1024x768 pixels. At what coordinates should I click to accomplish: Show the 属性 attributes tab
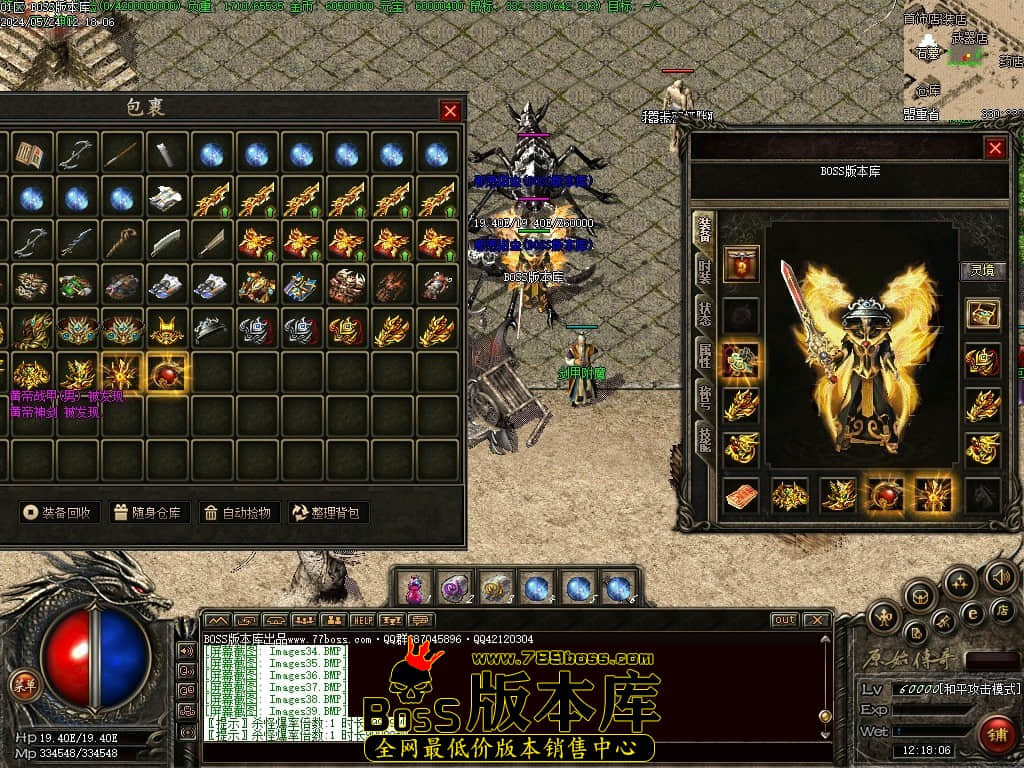[x=704, y=355]
